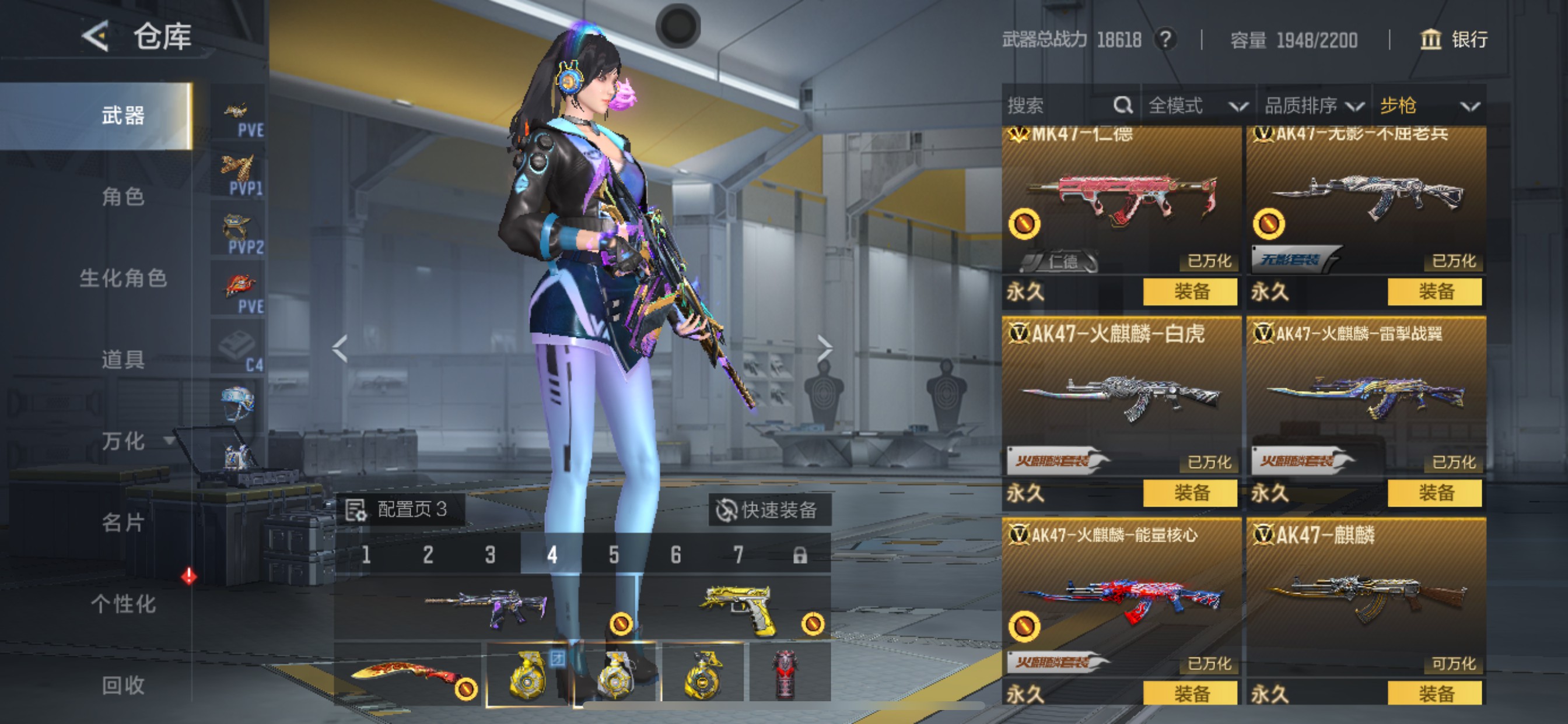Select the 道具 tab

click(x=123, y=360)
